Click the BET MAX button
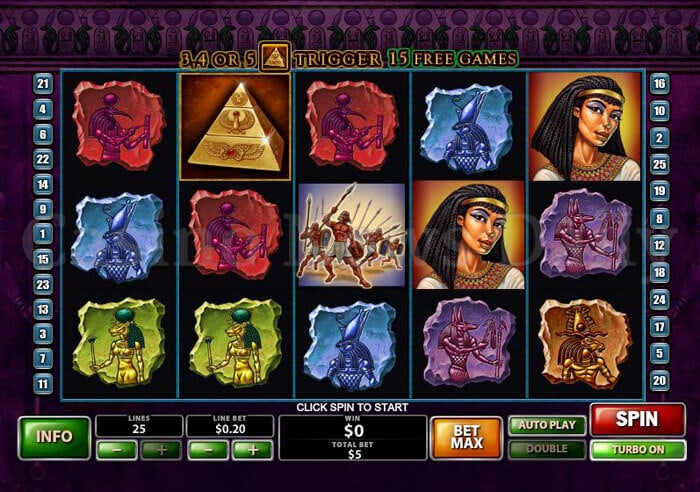The image size is (700, 492). pos(466,437)
